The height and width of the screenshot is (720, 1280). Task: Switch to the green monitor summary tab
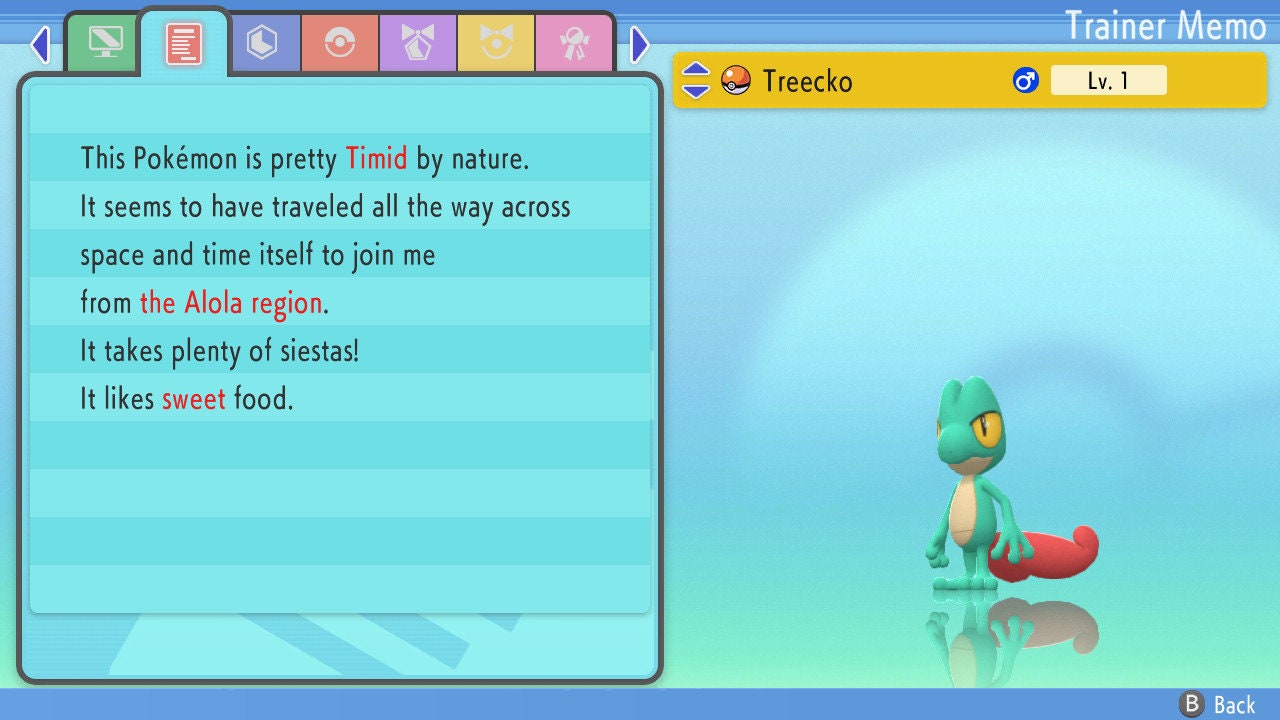coord(105,43)
